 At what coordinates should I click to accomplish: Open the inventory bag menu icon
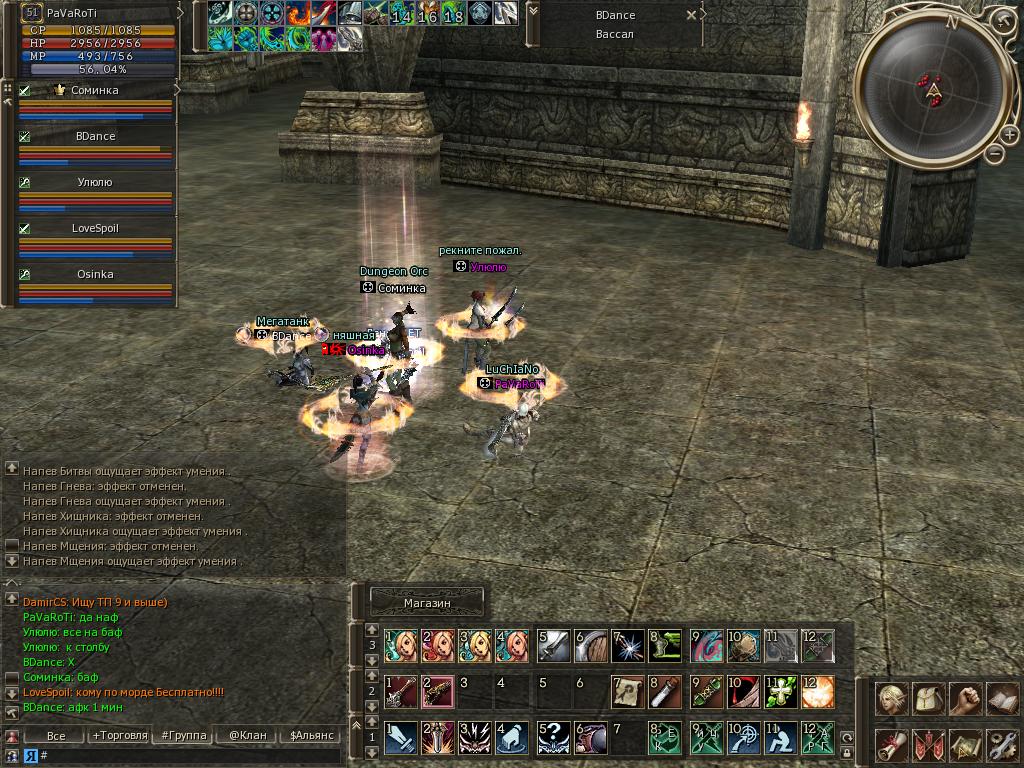pos(929,699)
